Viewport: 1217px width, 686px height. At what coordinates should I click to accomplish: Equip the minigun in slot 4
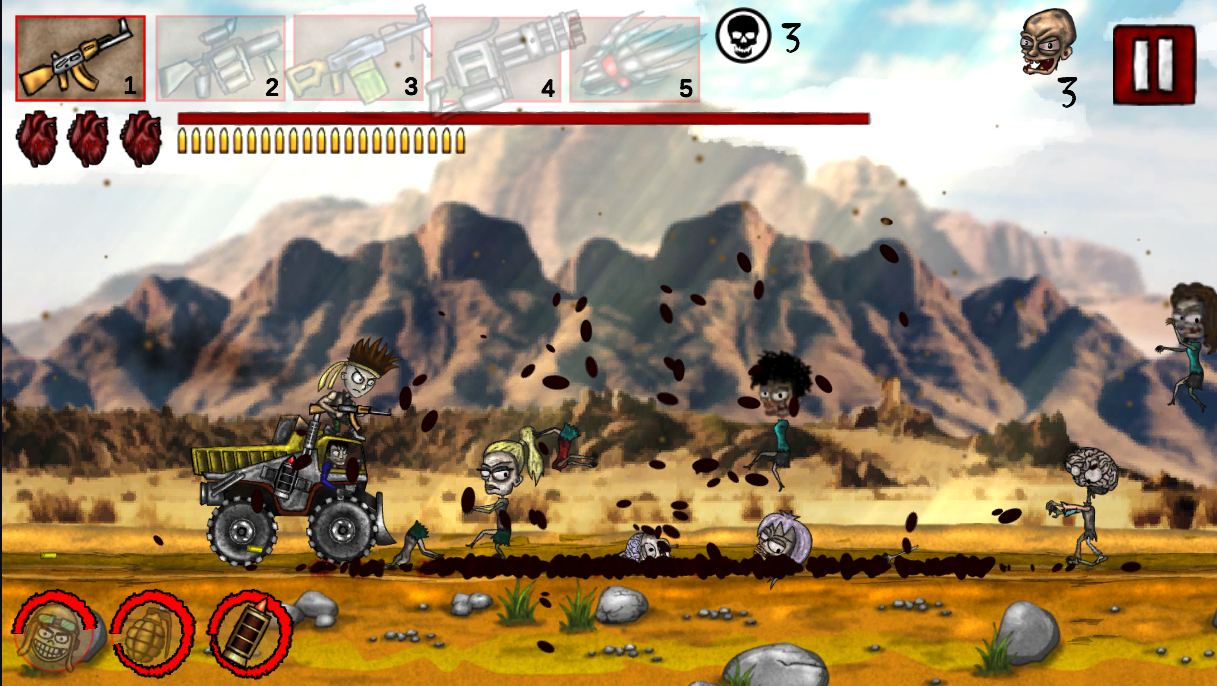(x=496, y=58)
